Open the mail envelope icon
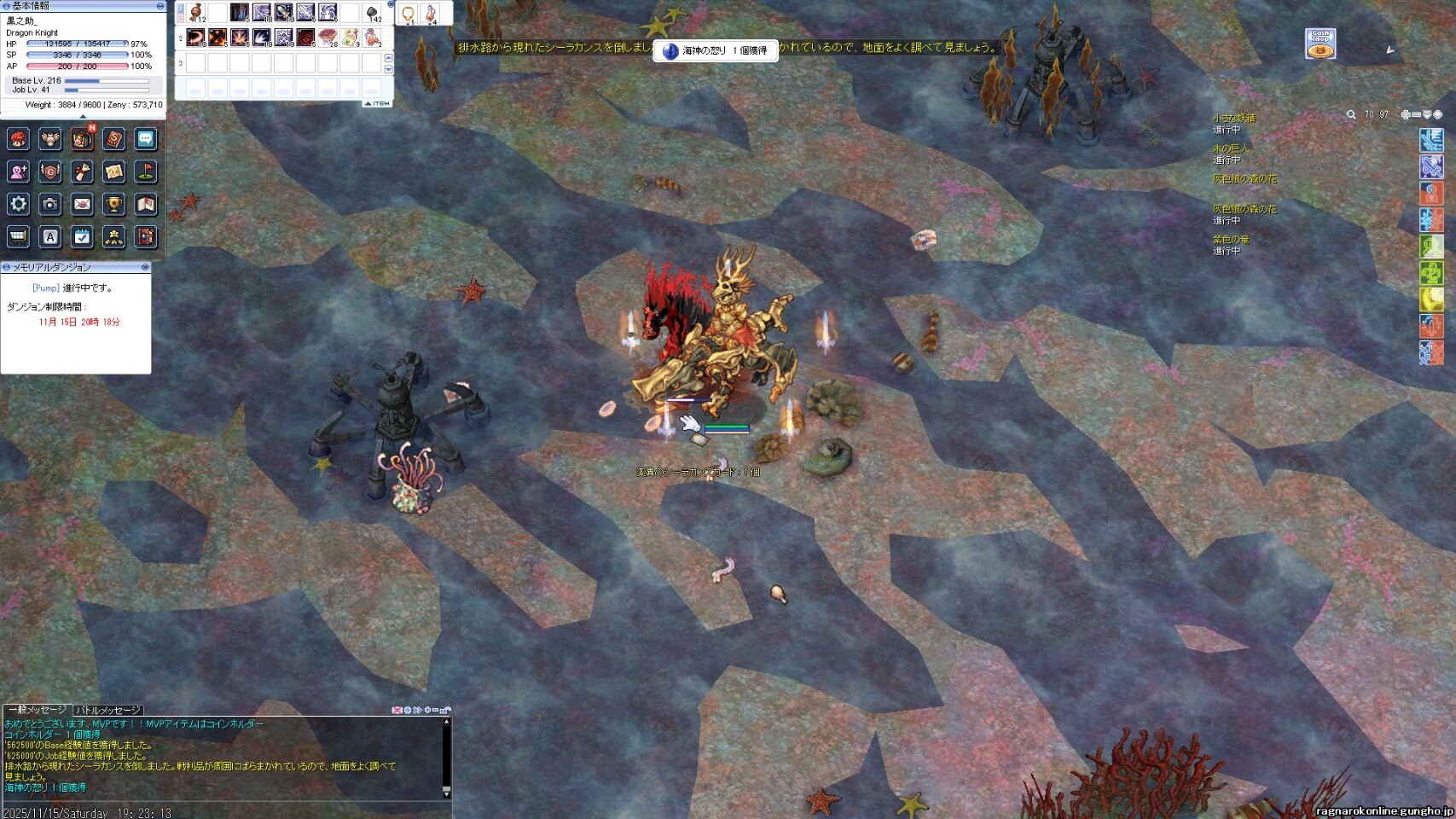Viewport: 1456px width, 819px height. pyautogui.click(x=82, y=204)
